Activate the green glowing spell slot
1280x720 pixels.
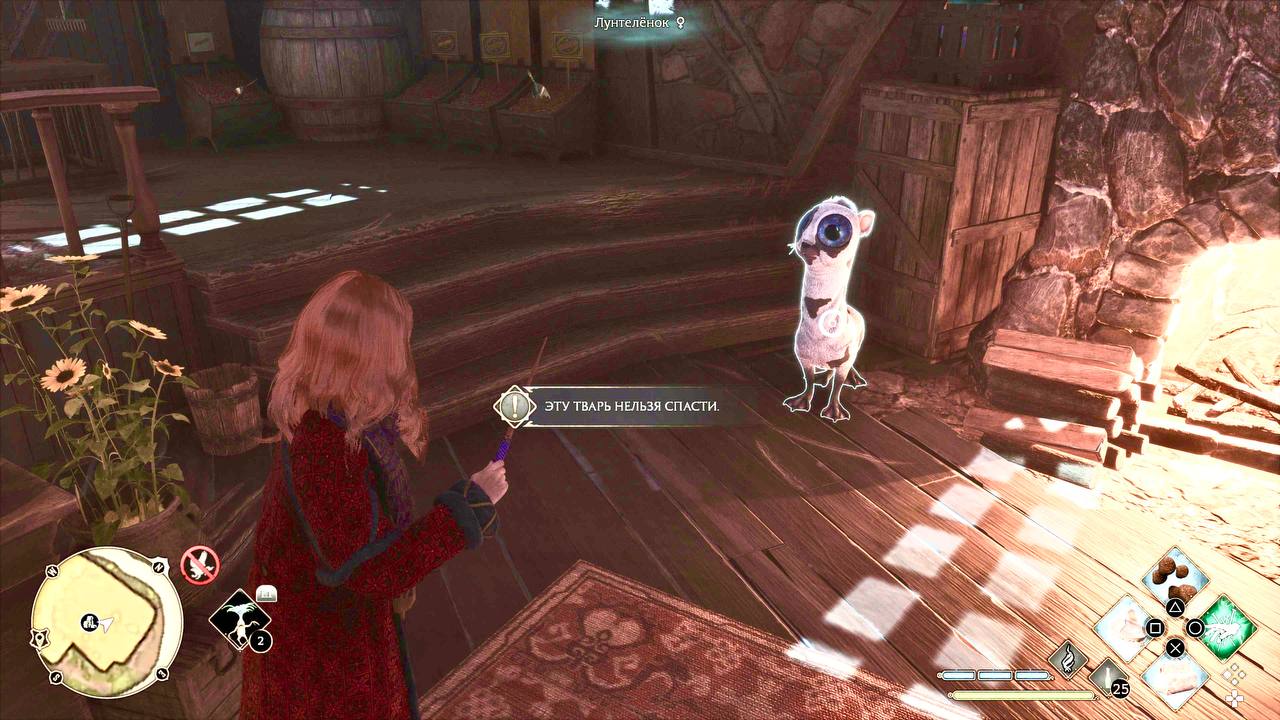click(1225, 627)
